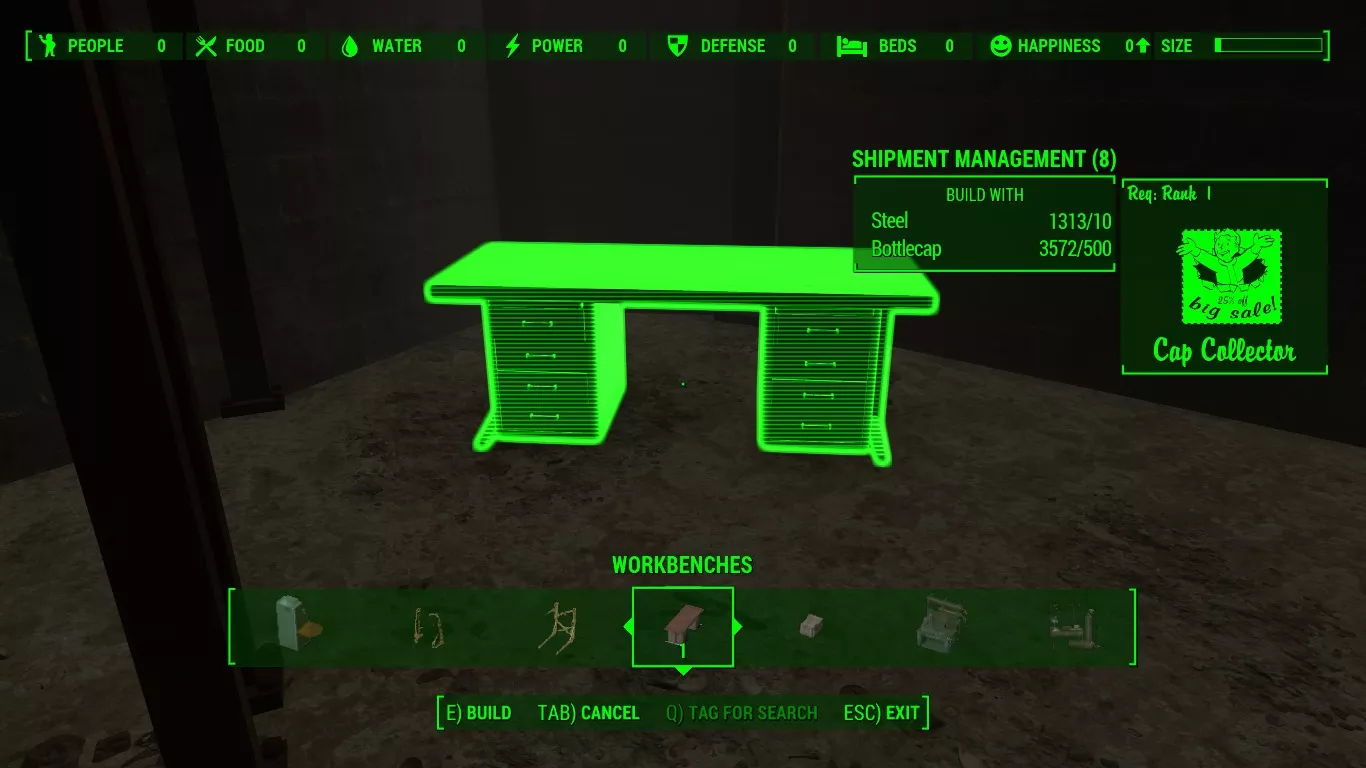This screenshot has height=768, width=1366.
Task: Click the left arrow beside the selected desk
Action: pos(628,627)
